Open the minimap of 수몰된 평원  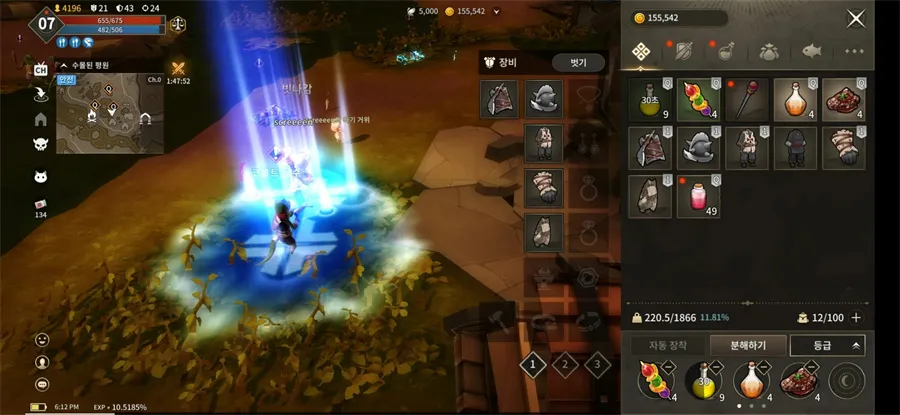point(112,112)
